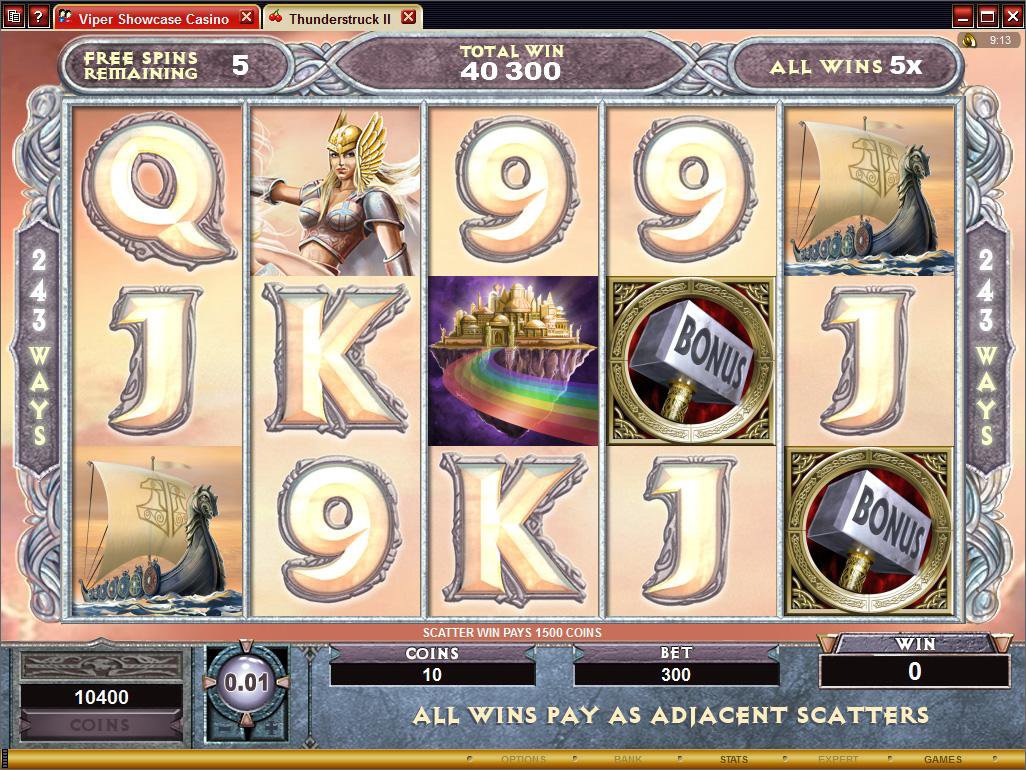Close the Viper Showcase Casino tab
Screen dimensions: 1026x770
[248, 18]
